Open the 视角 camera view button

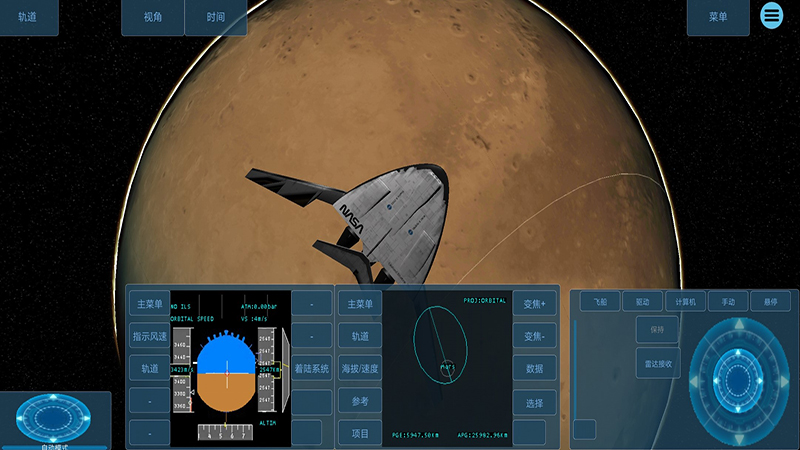153,18
